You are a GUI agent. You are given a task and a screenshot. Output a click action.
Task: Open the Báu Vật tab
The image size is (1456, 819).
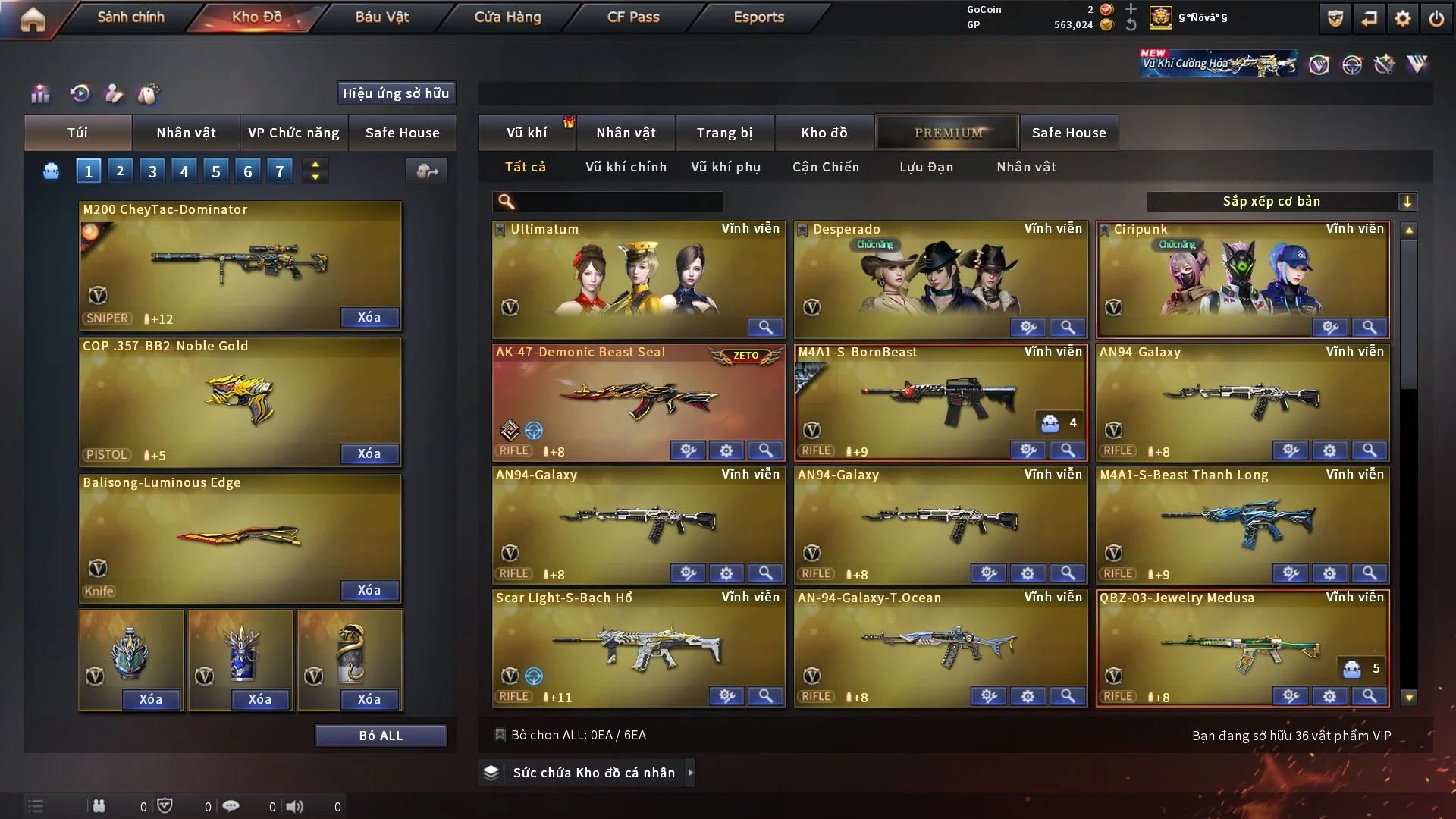381,17
